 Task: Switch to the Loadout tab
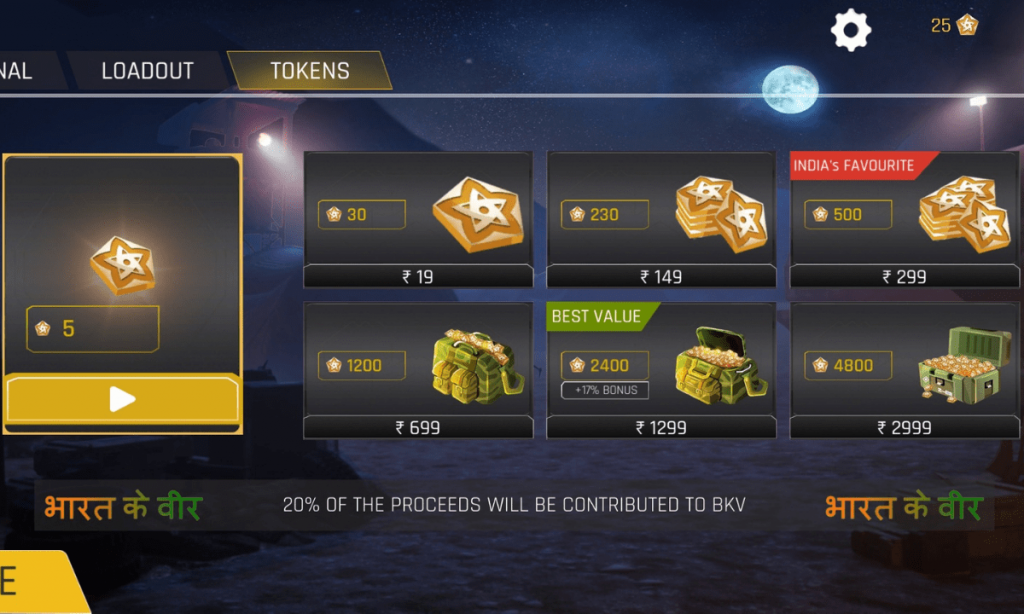click(147, 72)
